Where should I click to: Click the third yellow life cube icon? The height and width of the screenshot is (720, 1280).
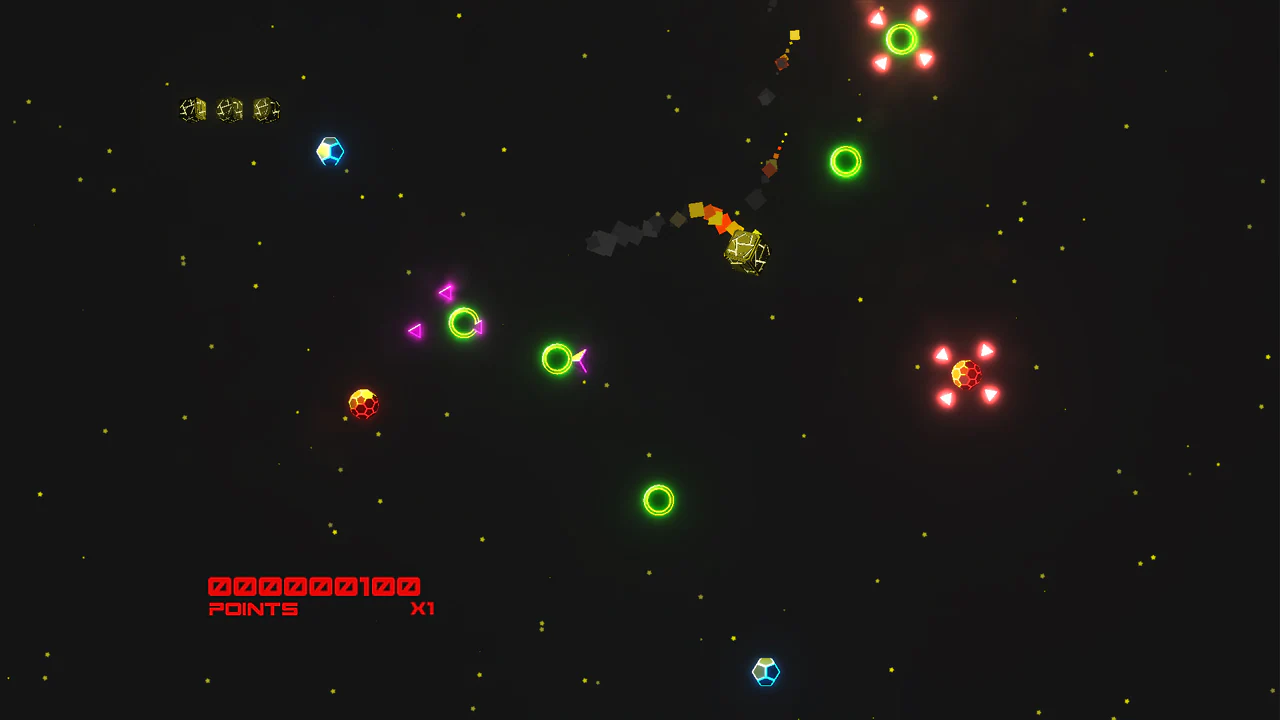(263, 110)
